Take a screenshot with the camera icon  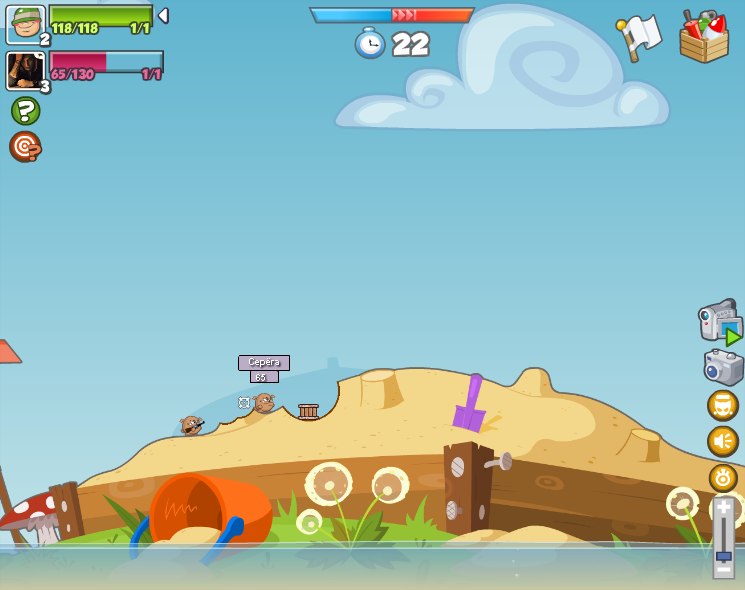pyautogui.click(x=723, y=367)
